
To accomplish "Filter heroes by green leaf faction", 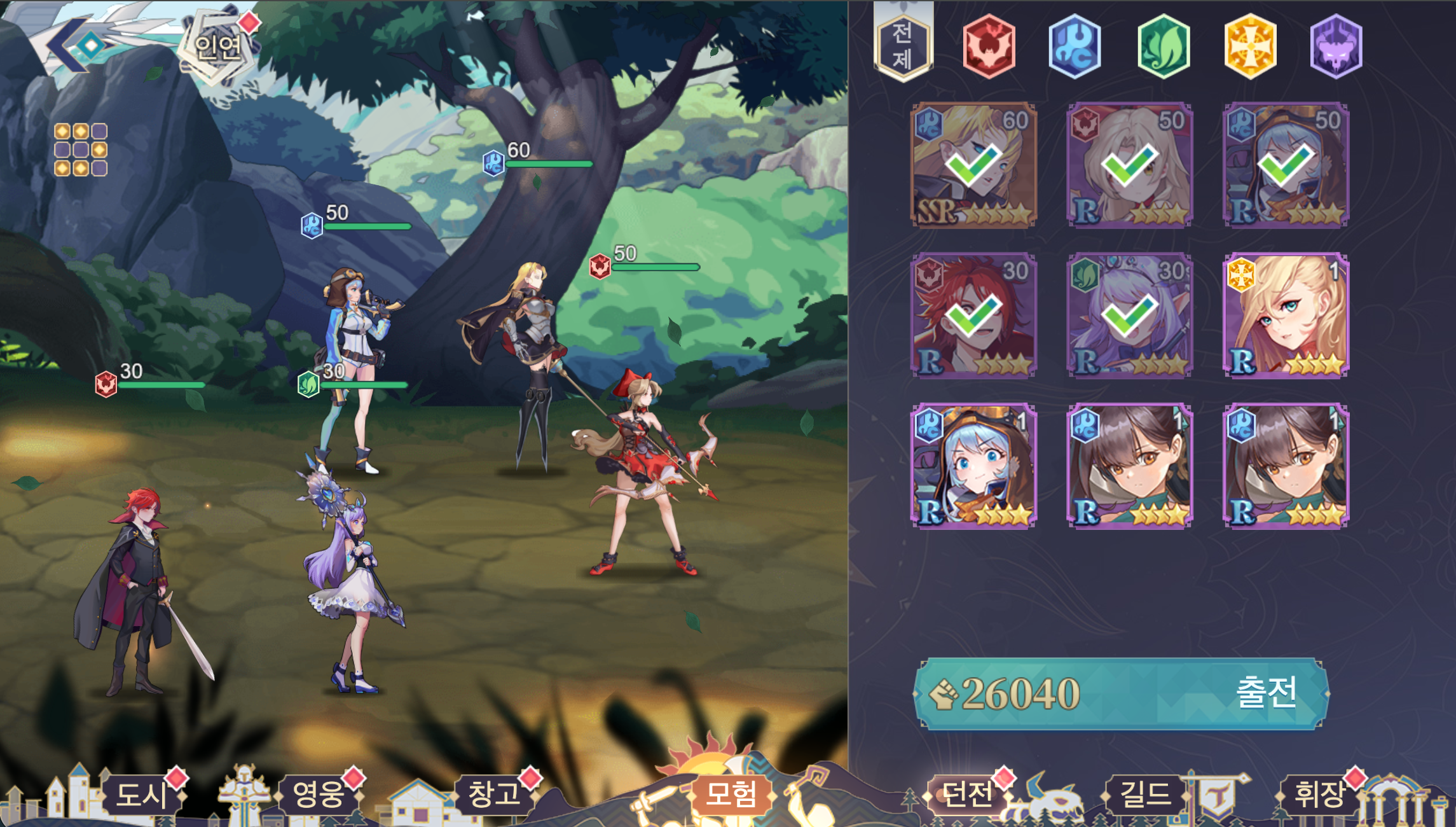I will (1163, 46).
